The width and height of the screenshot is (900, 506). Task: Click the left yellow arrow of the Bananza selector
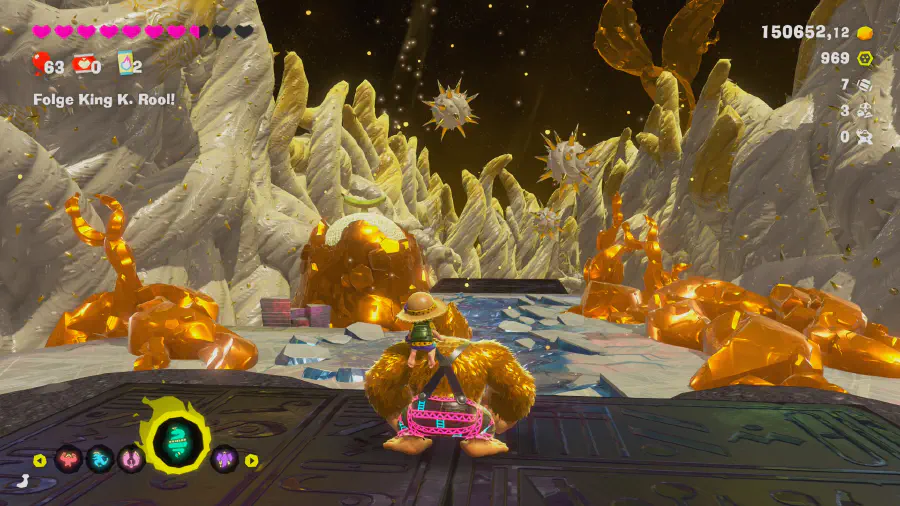pyautogui.click(x=40, y=460)
